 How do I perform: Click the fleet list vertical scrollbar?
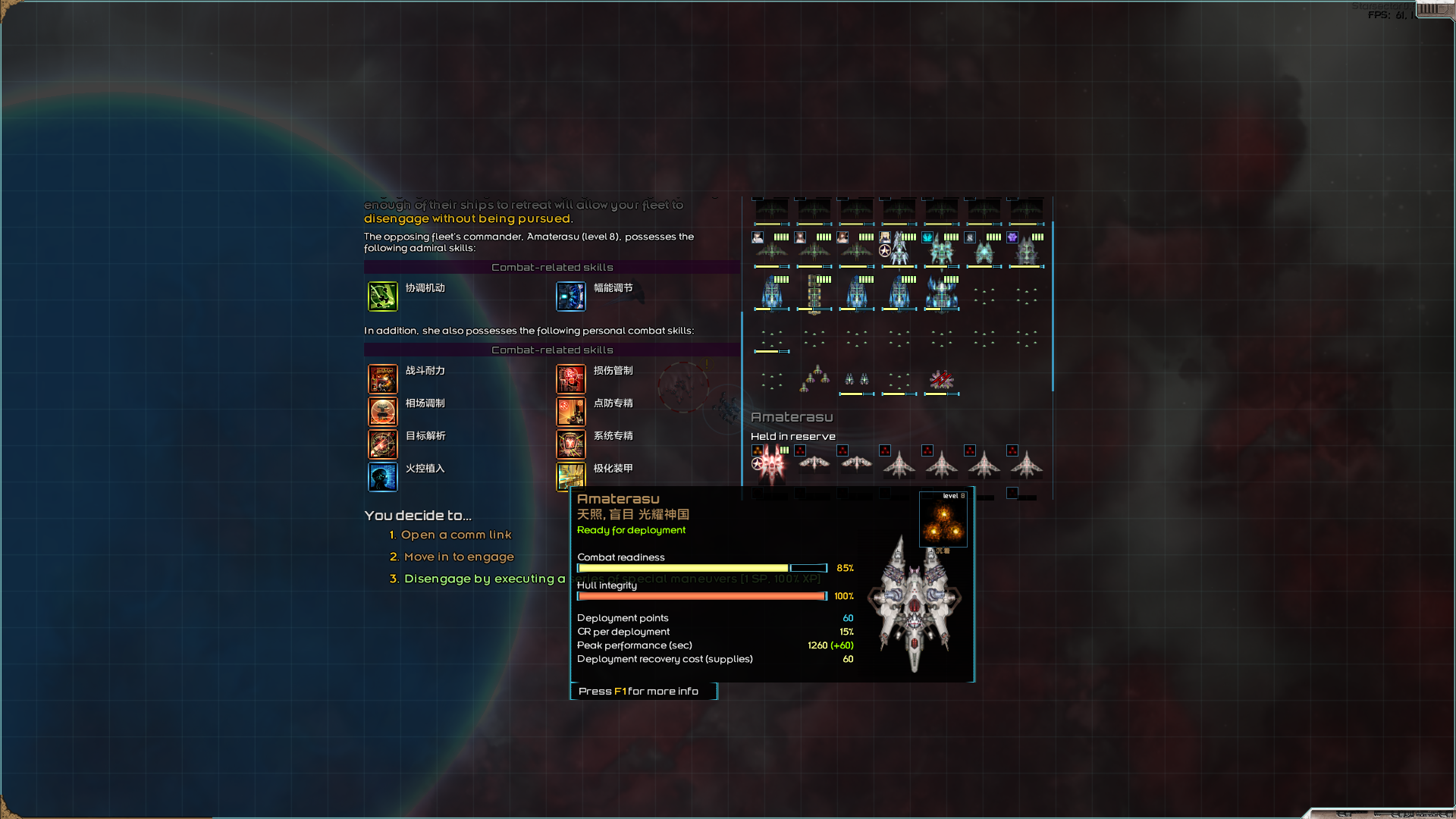1052,303
